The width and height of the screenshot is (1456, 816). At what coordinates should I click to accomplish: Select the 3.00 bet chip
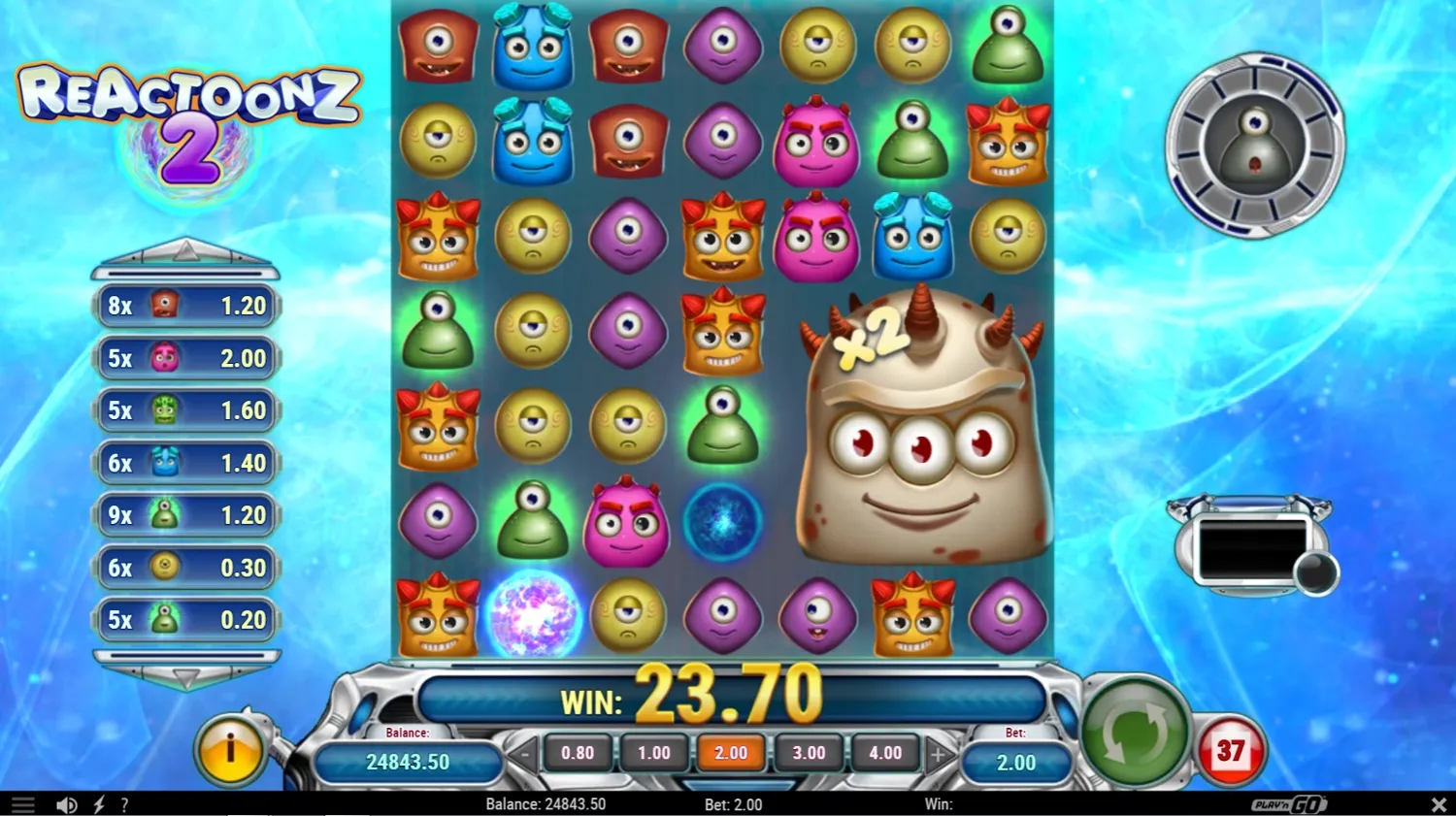click(x=809, y=752)
